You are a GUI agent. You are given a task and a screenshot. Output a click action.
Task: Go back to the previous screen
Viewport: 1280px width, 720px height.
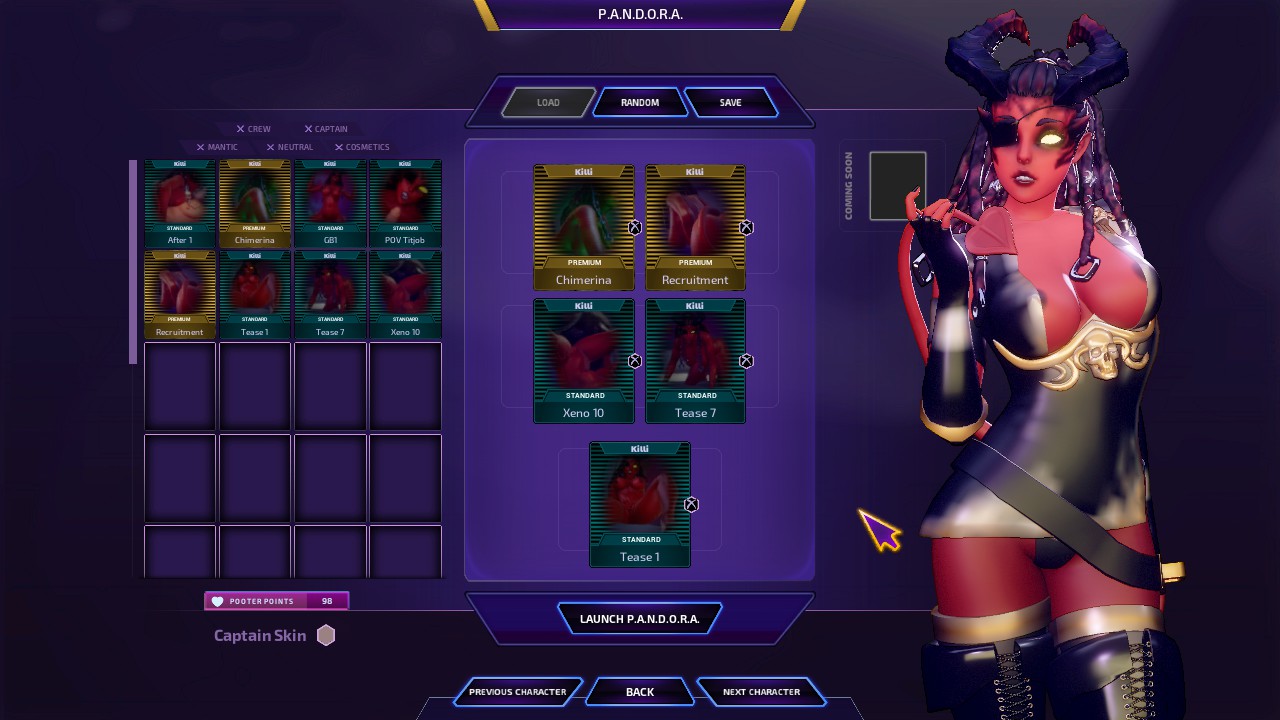click(639, 692)
